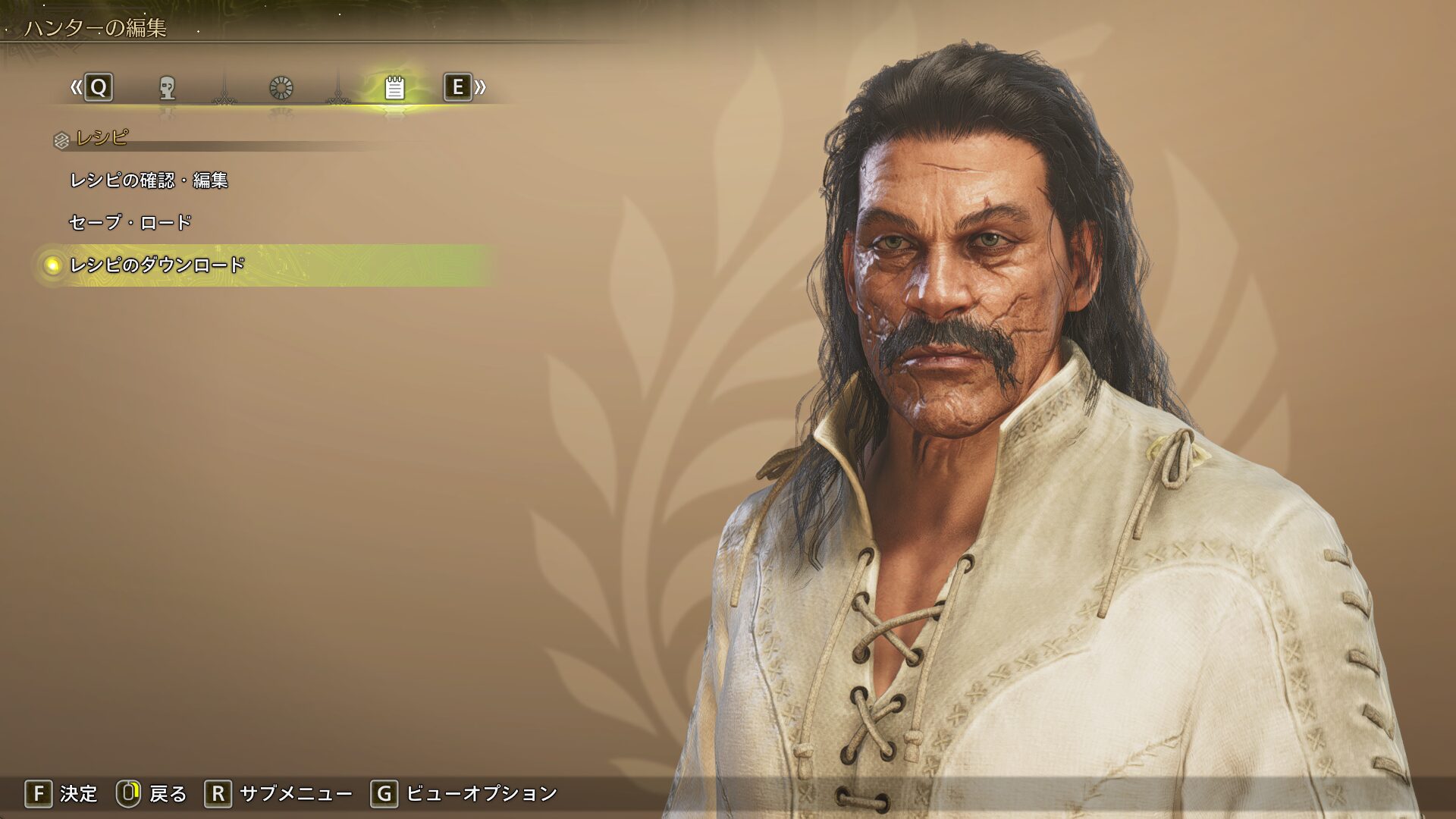Open レシピの確認・編集 entry

(149, 180)
